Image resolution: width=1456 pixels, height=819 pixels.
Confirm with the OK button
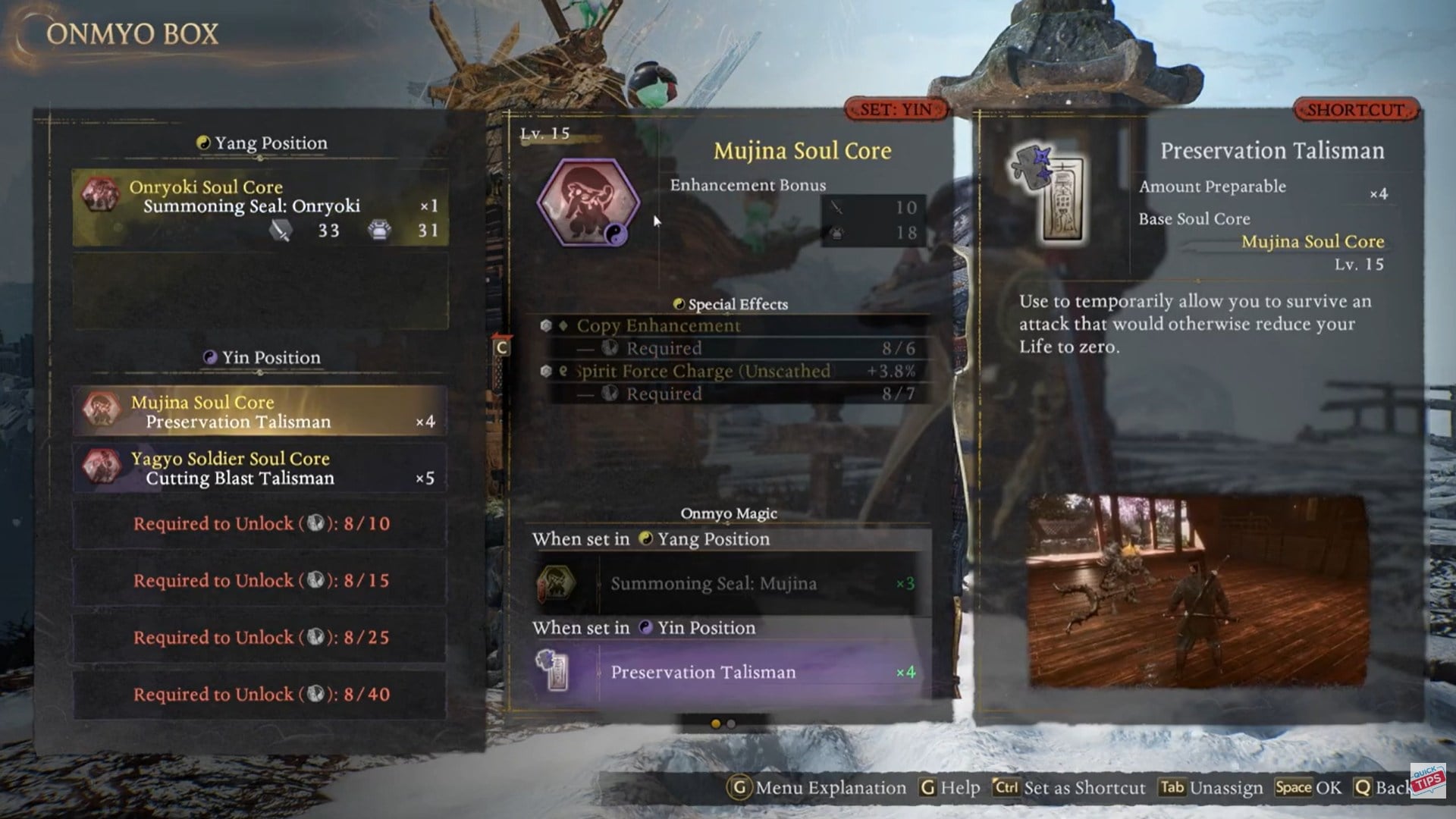1308,788
